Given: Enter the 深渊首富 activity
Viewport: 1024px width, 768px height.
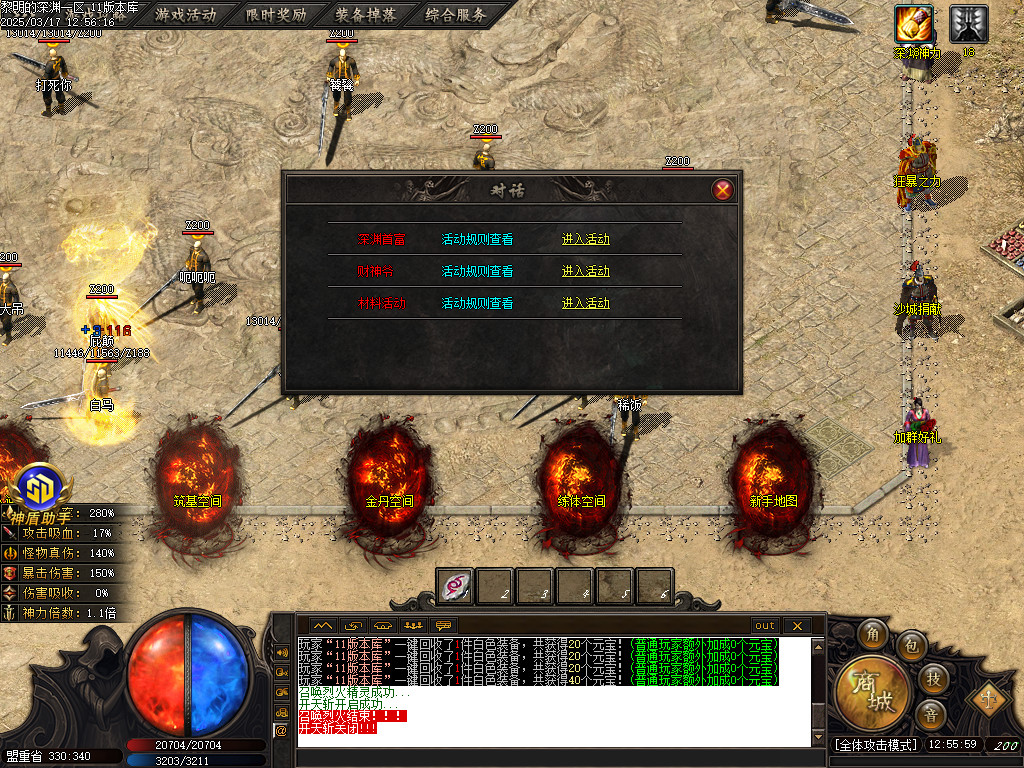Looking at the screenshot, I should point(585,240).
